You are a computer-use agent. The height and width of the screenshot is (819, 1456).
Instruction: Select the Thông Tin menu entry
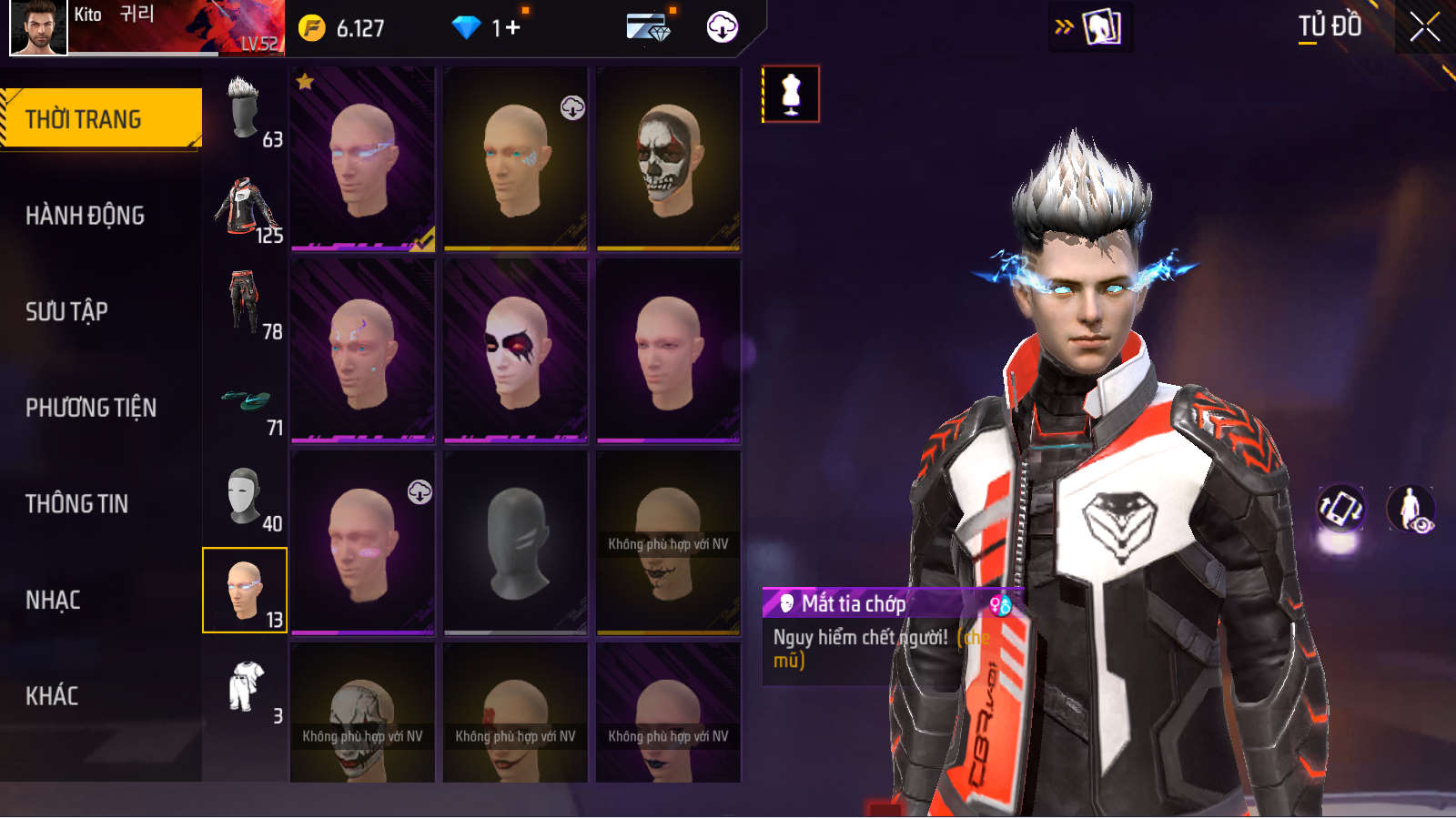[x=76, y=504]
